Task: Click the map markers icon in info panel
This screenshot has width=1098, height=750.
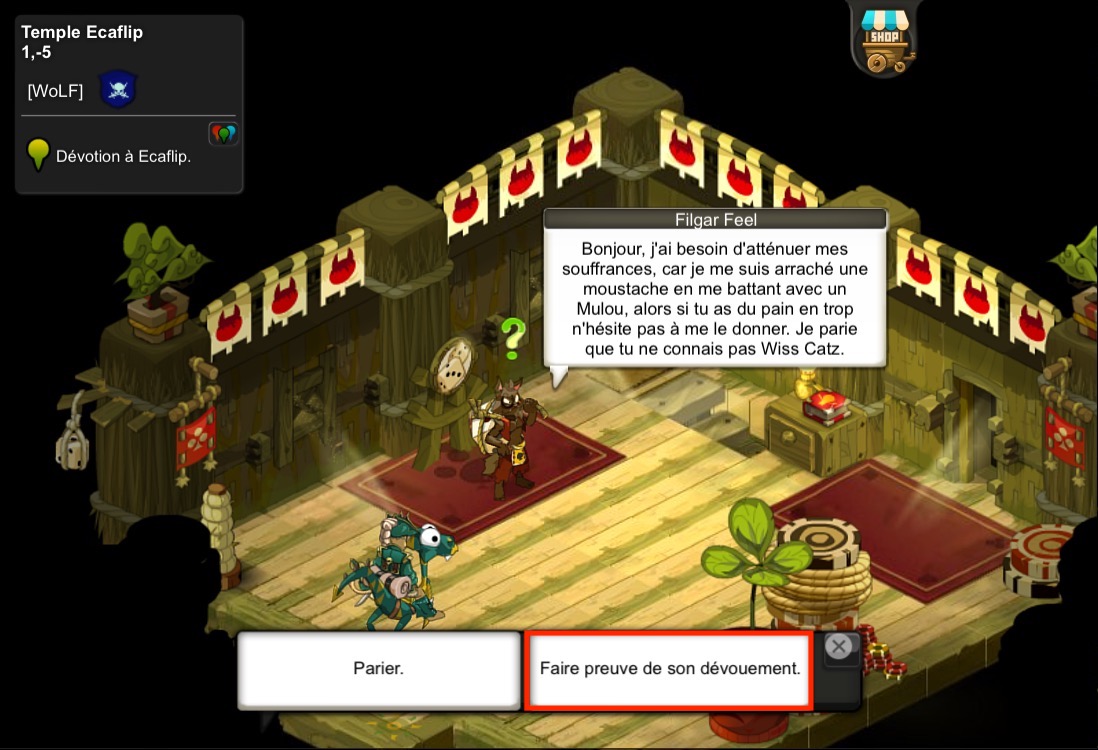Action: click(222, 134)
